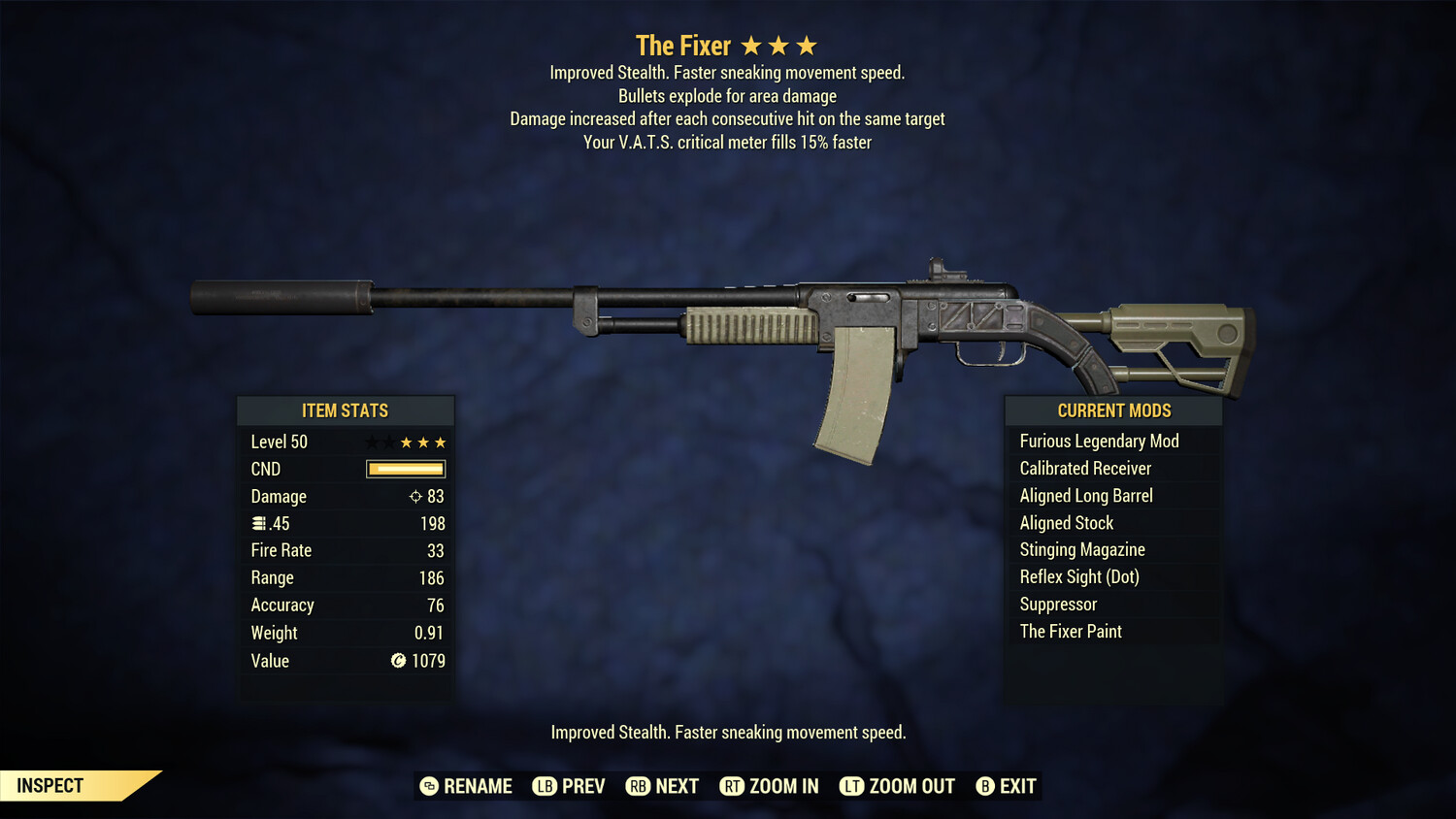Collapse the CURRENT MODS panel header
Screen dimensions: 1456x819
pos(1113,410)
